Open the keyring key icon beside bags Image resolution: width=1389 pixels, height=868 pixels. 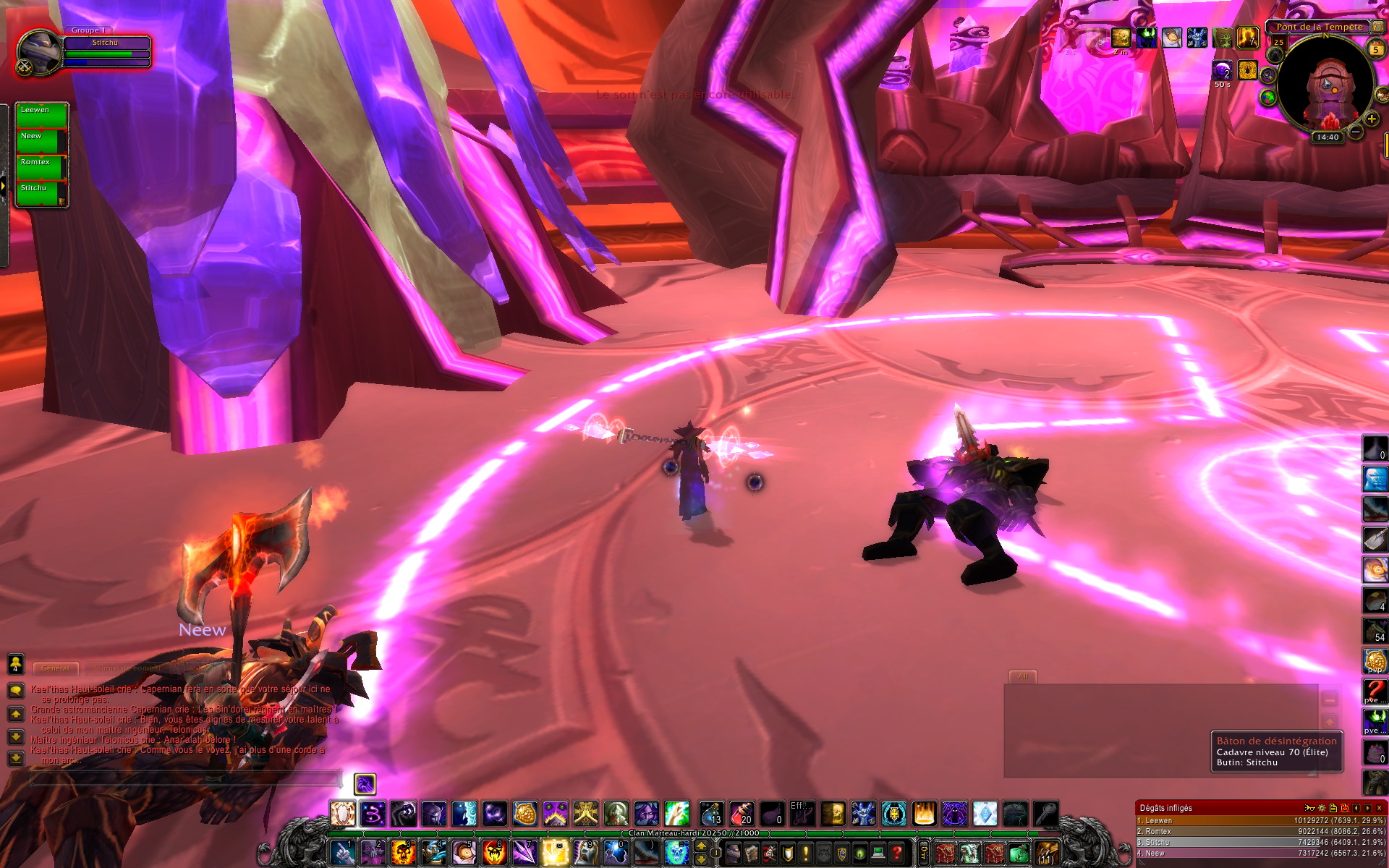924,854
